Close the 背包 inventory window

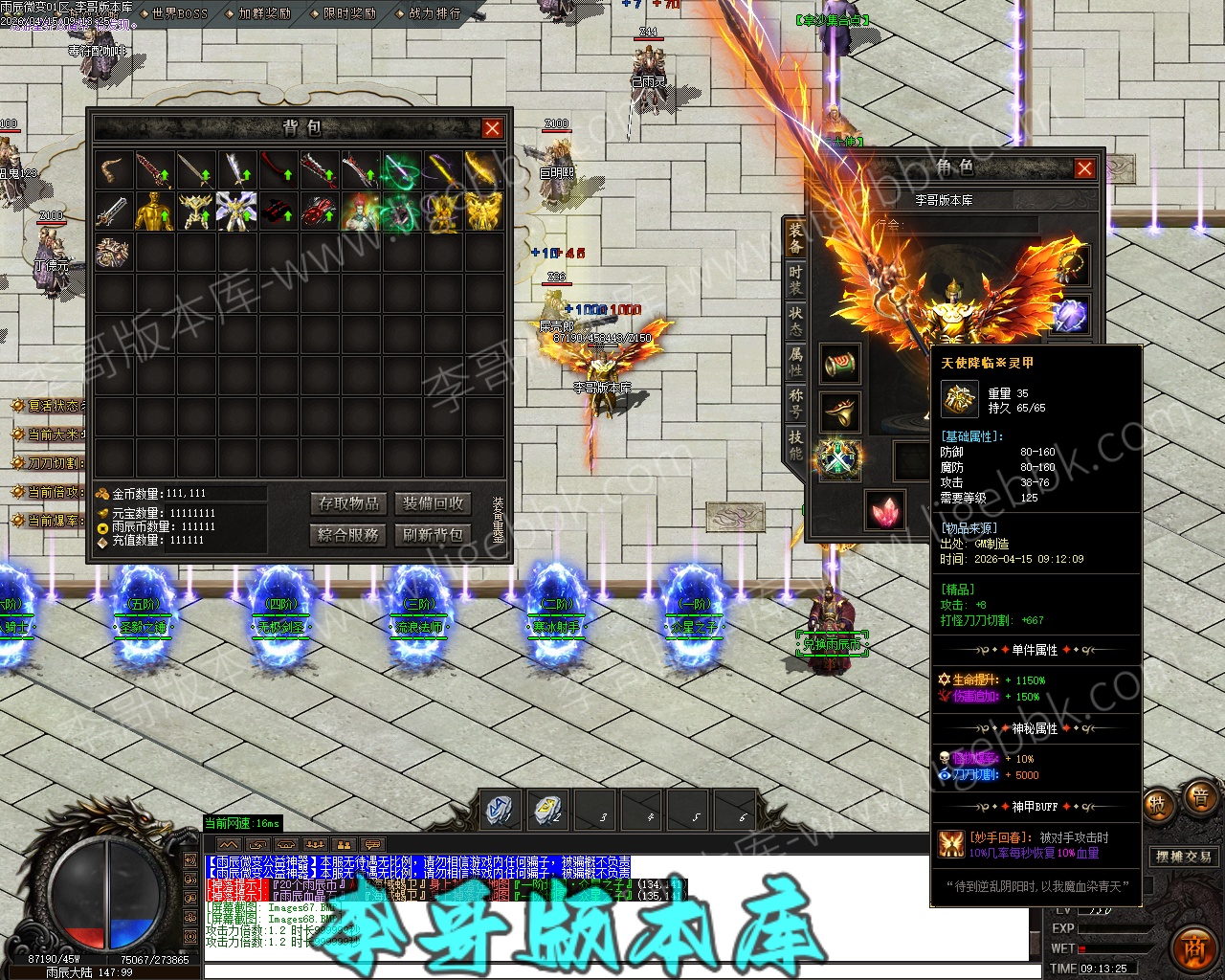(x=492, y=128)
